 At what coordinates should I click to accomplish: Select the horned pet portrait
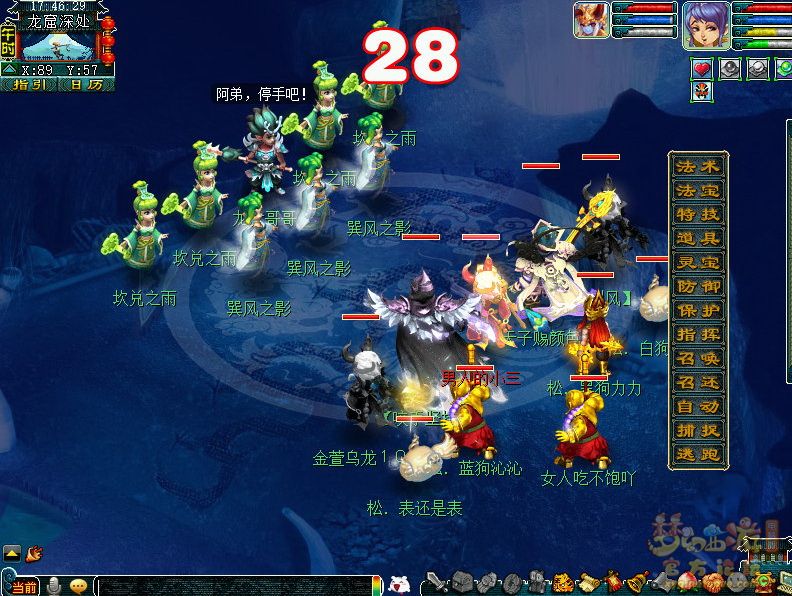click(x=592, y=22)
